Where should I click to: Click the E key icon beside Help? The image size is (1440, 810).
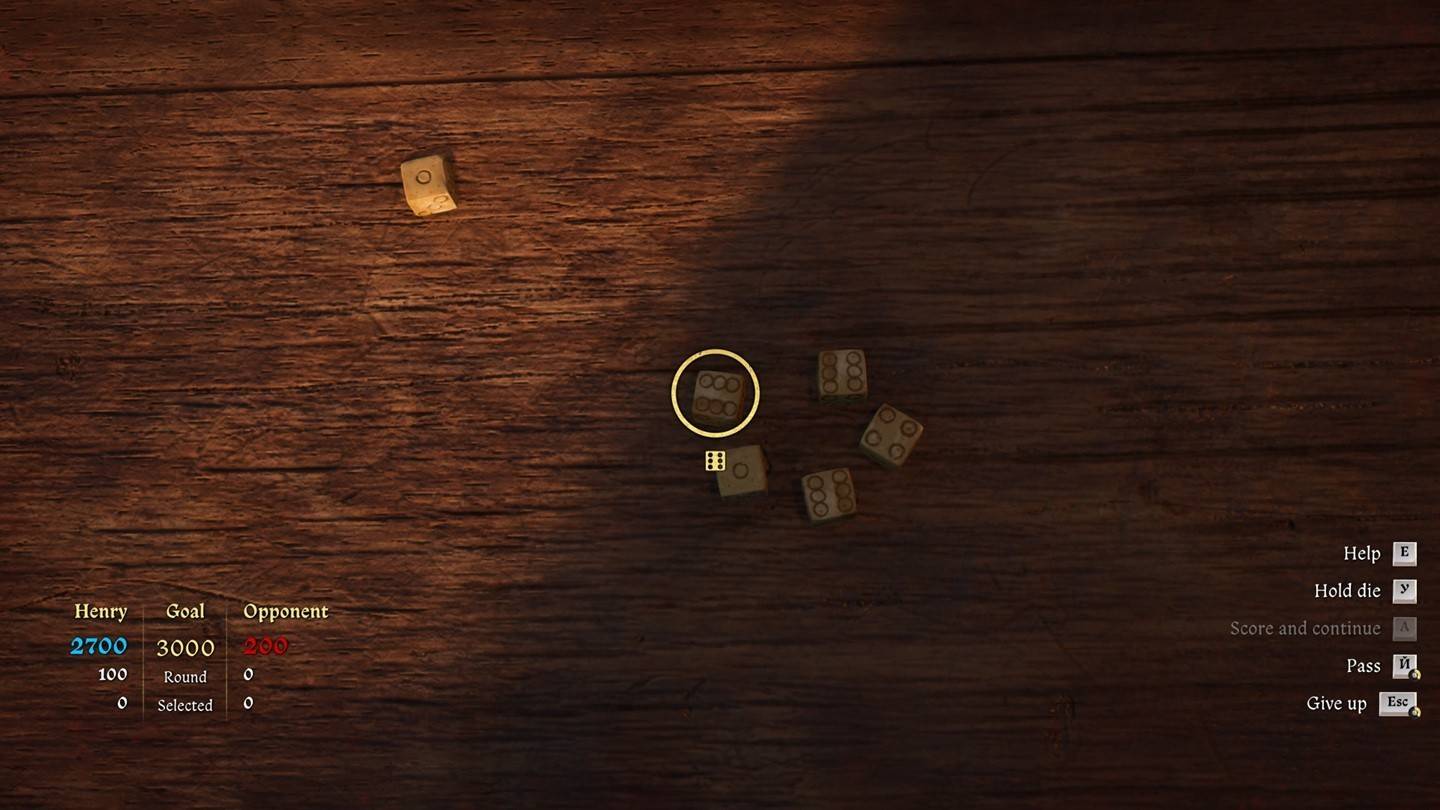(1404, 553)
